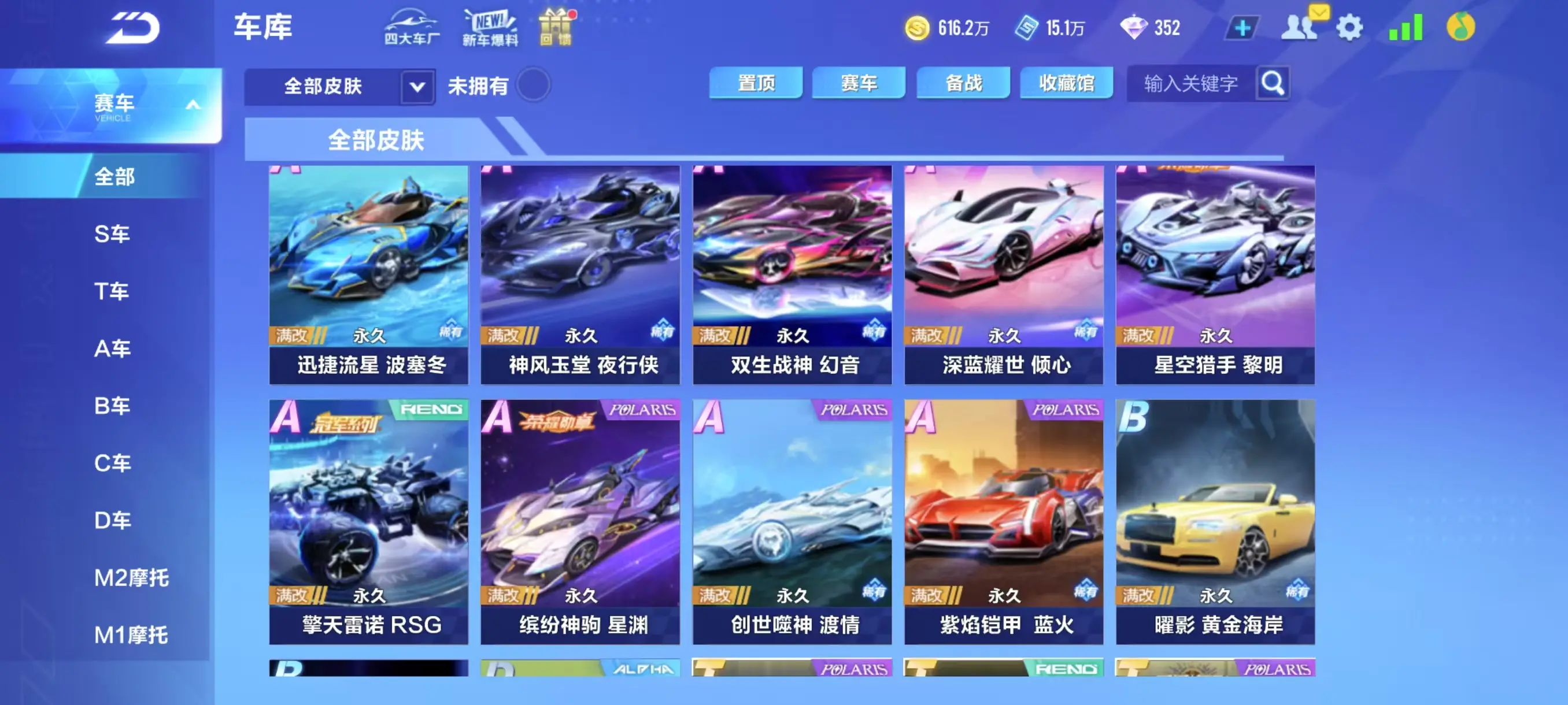Expand the A车 category
The image size is (1568, 705).
click(x=113, y=348)
